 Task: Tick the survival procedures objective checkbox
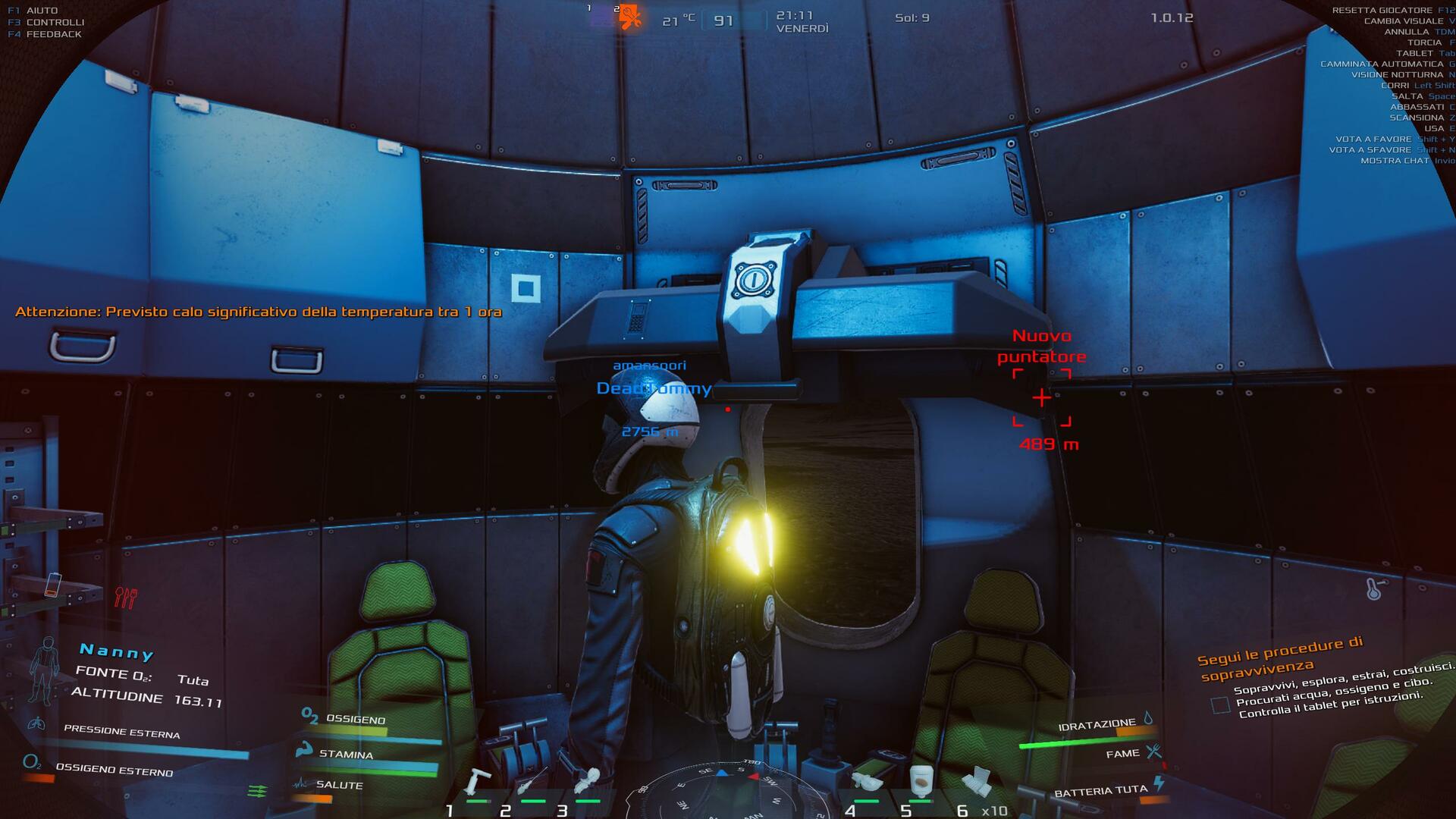click(x=1220, y=704)
